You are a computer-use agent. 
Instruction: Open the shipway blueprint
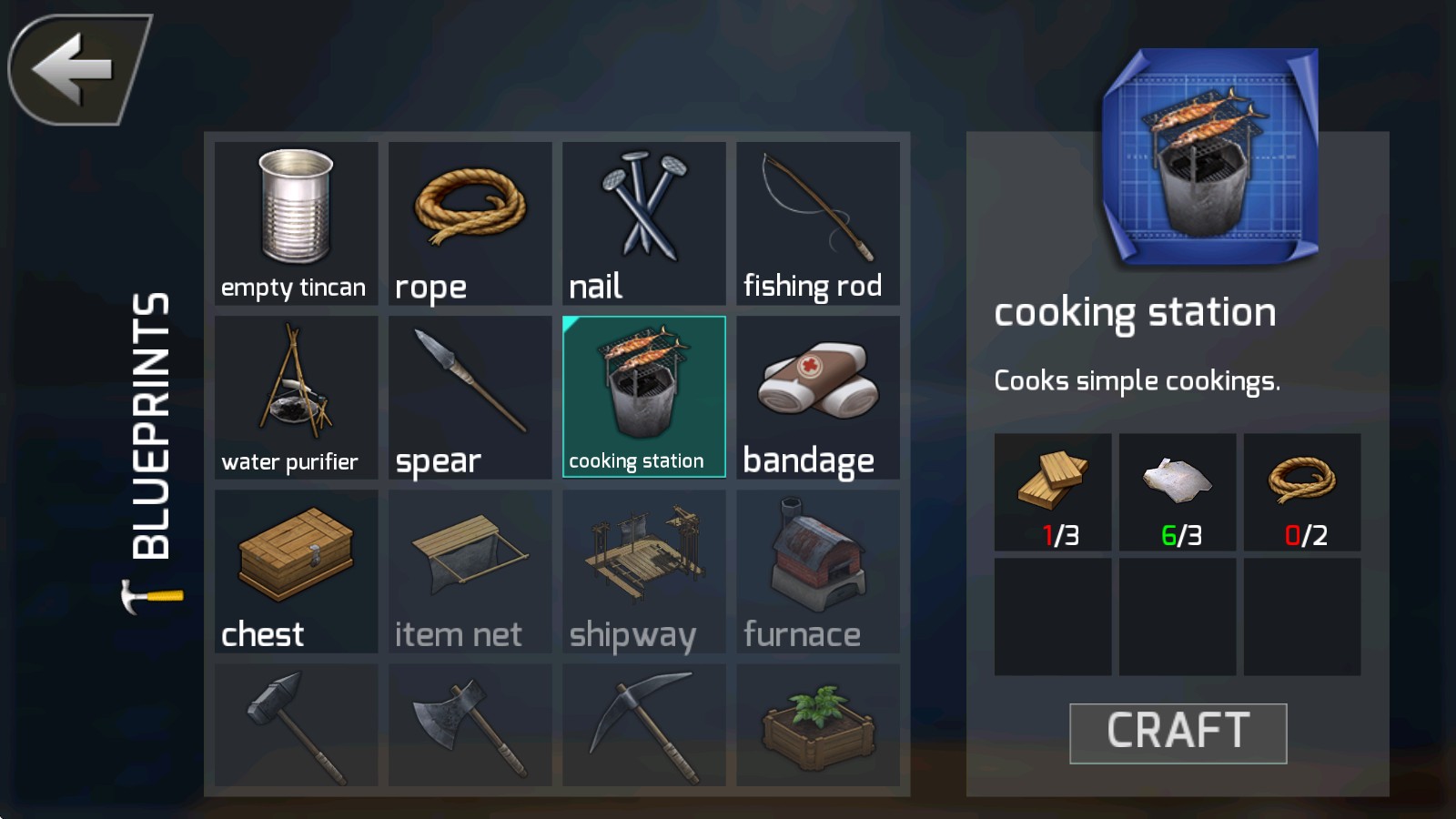pos(643,571)
